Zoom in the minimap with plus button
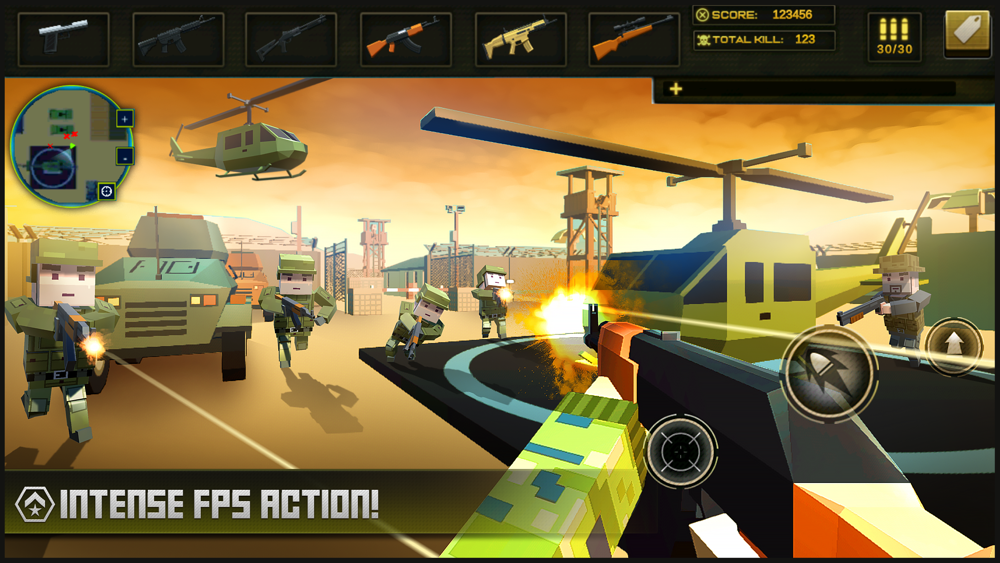 125,118
